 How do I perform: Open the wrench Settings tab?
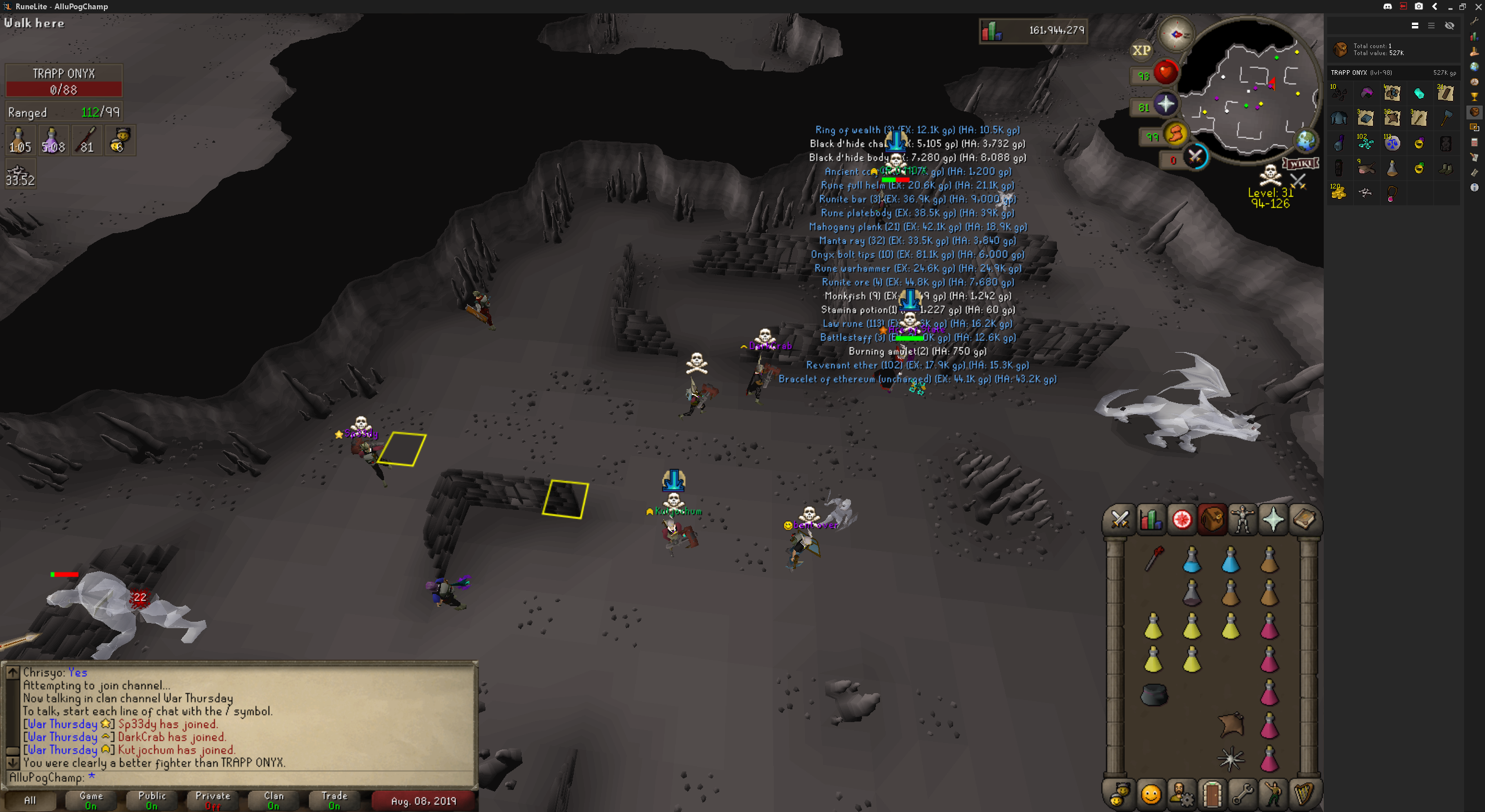pyautogui.click(x=1243, y=794)
